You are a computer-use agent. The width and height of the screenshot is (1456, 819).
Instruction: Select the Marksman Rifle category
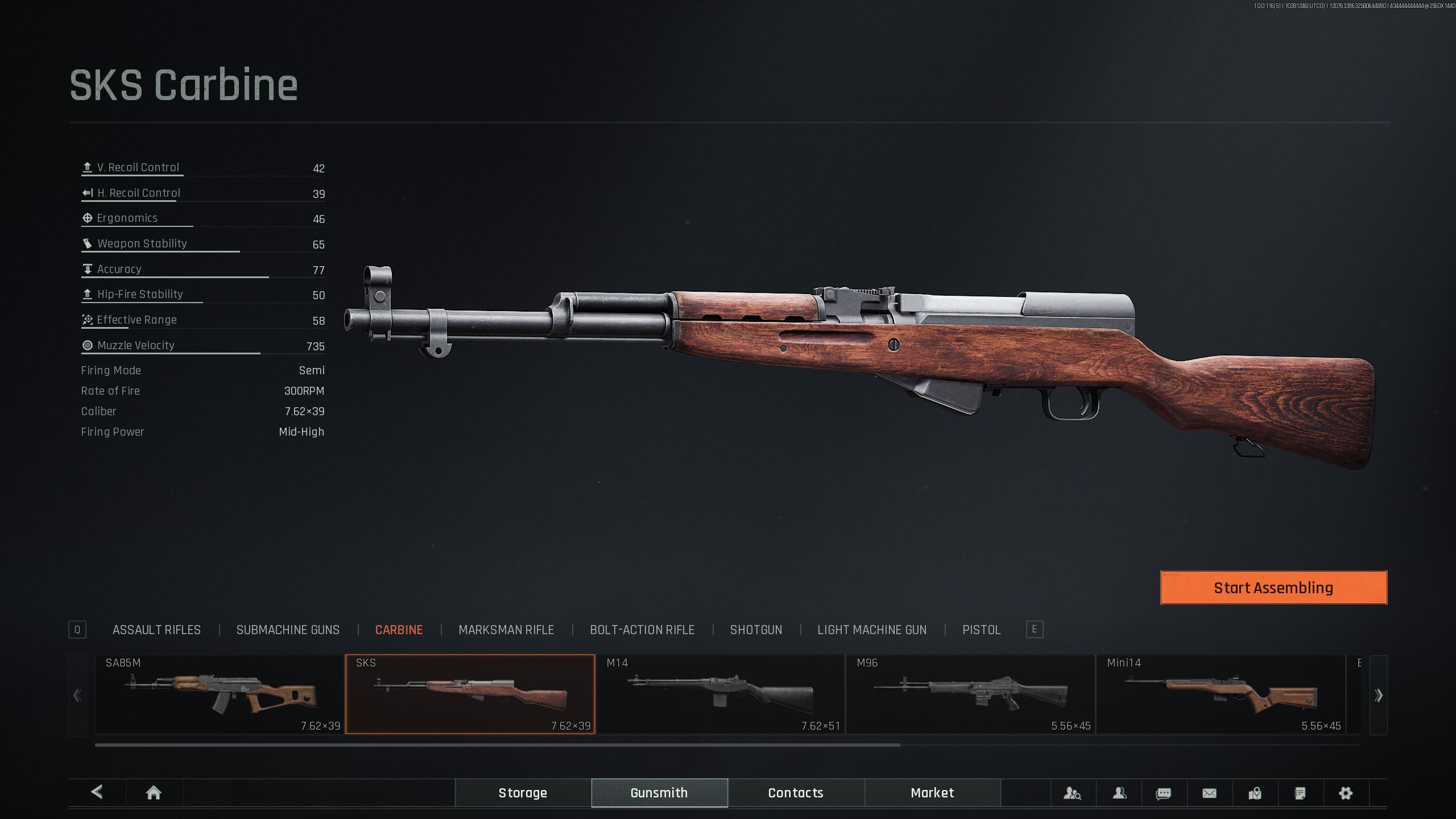coord(506,630)
